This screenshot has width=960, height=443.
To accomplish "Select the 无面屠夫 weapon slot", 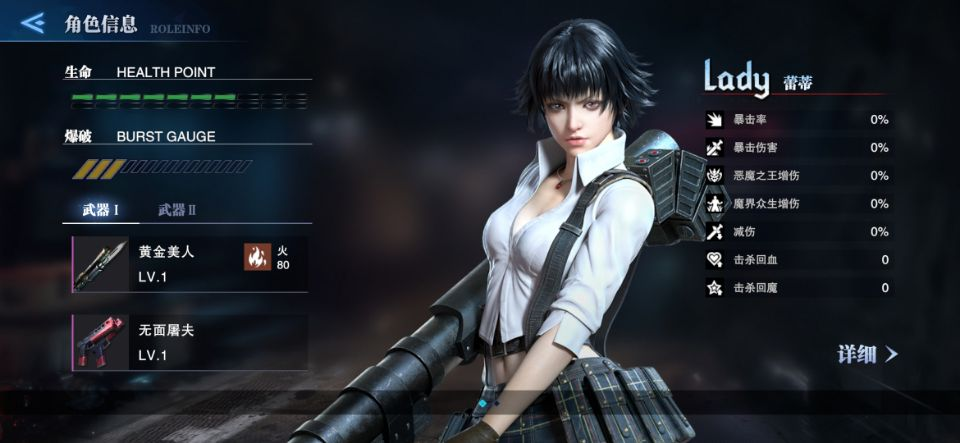I will [190, 342].
